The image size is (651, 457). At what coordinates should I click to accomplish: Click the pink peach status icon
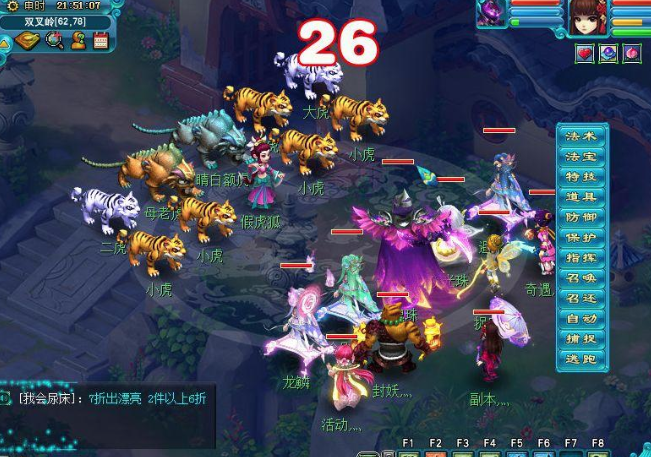click(632, 54)
